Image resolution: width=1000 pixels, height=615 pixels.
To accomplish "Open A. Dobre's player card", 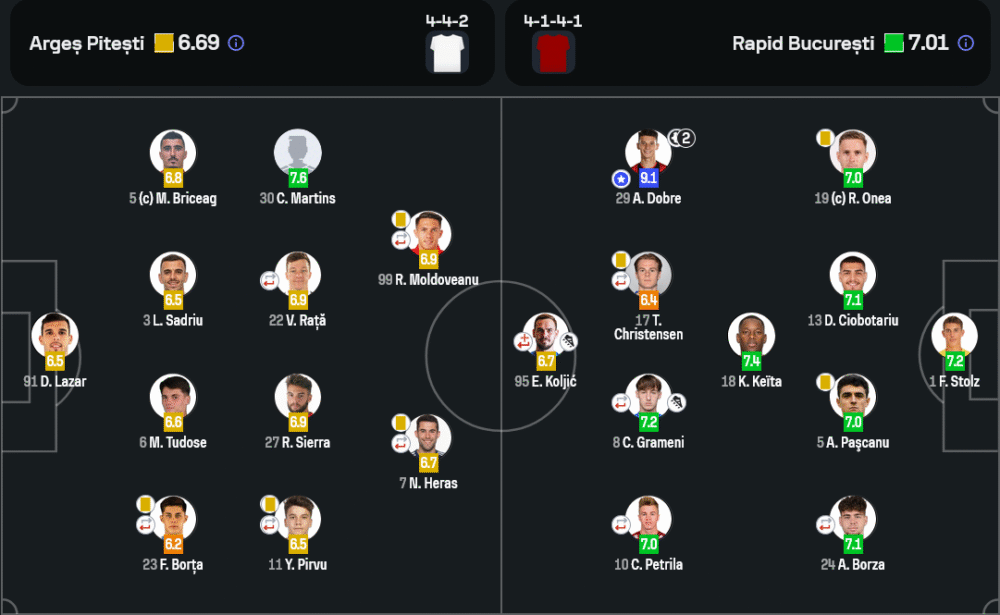I will pos(648,153).
